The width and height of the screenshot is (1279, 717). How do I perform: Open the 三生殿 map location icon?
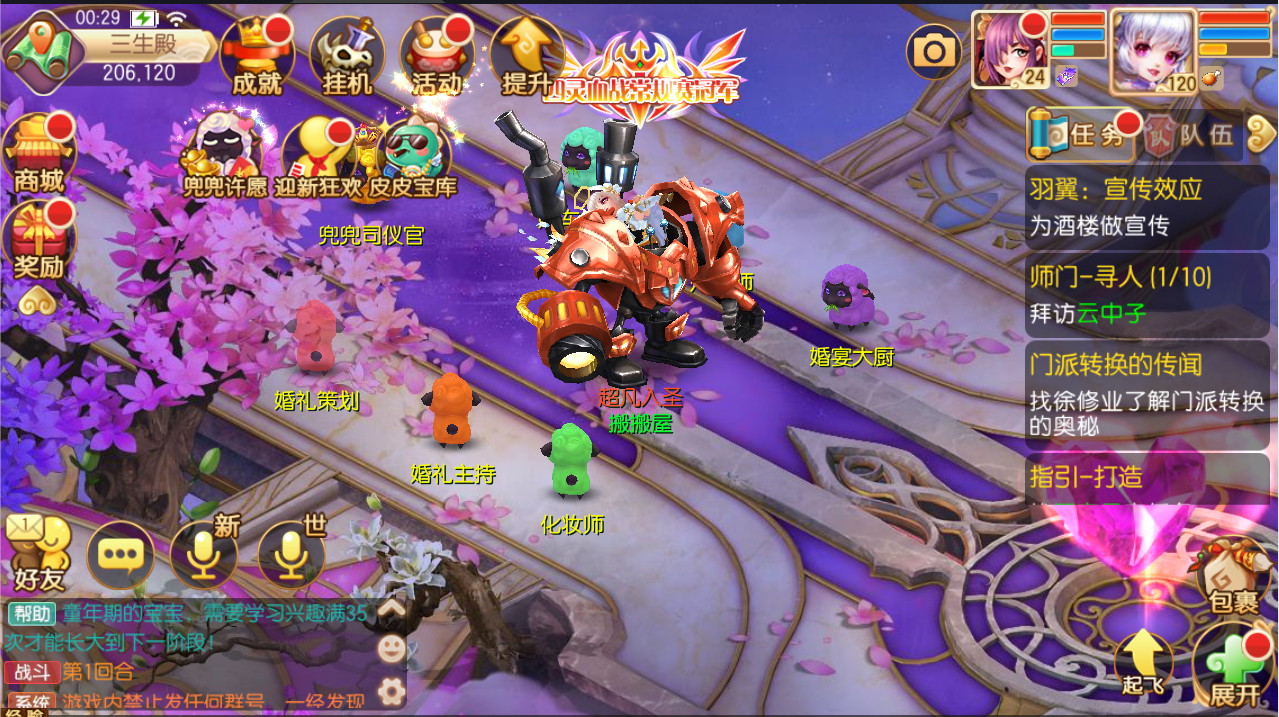click(38, 48)
